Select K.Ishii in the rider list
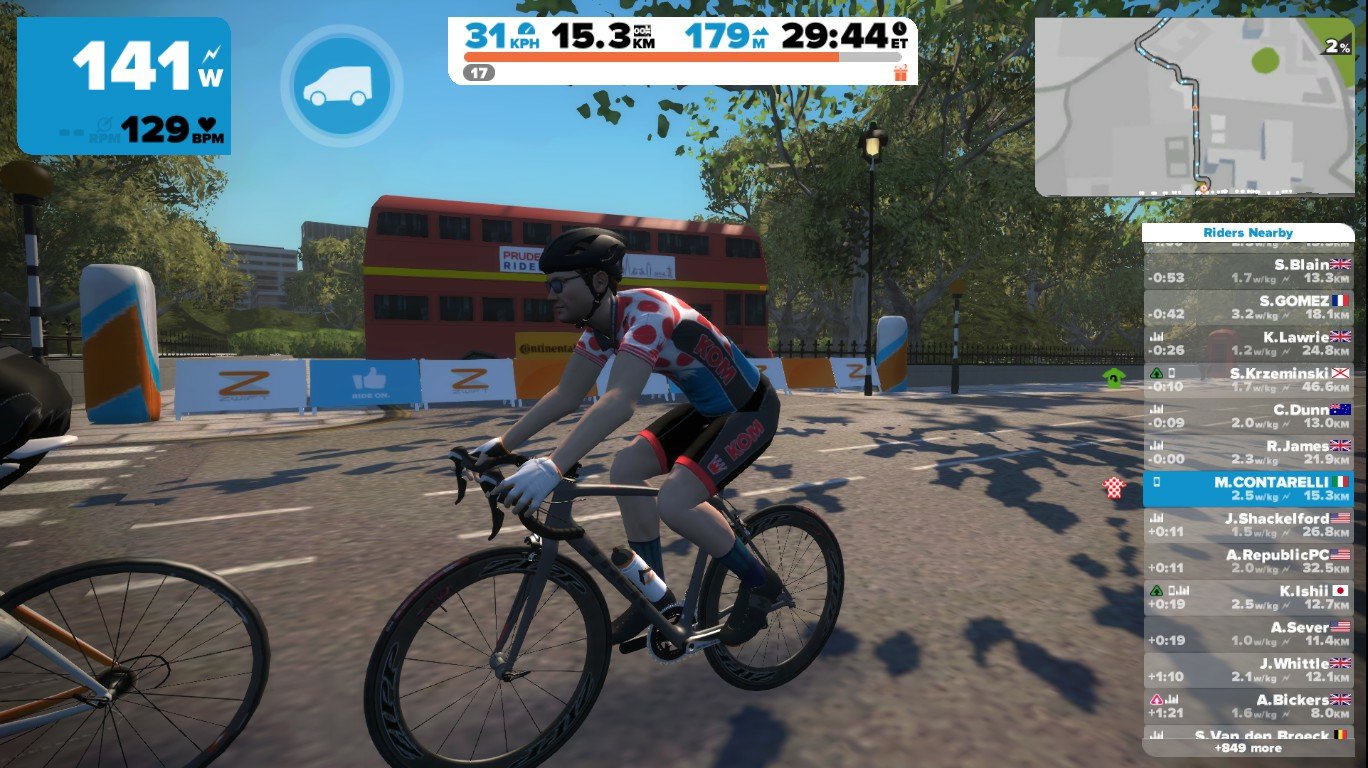This screenshot has height=768, width=1368. pyautogui.click(x=1248, y=597)
